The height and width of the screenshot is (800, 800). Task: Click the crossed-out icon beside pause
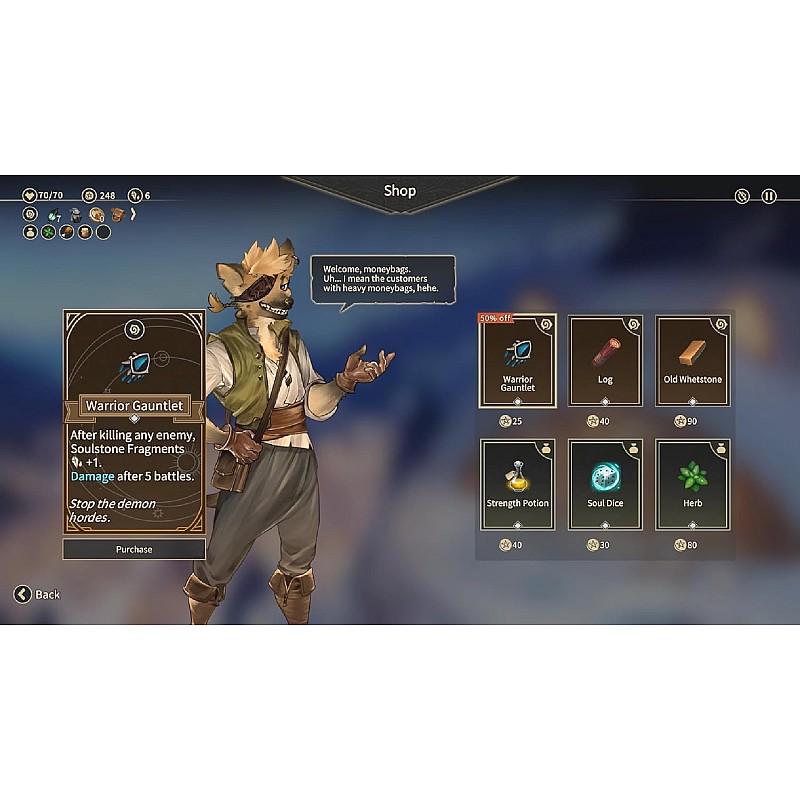[742, 196]
